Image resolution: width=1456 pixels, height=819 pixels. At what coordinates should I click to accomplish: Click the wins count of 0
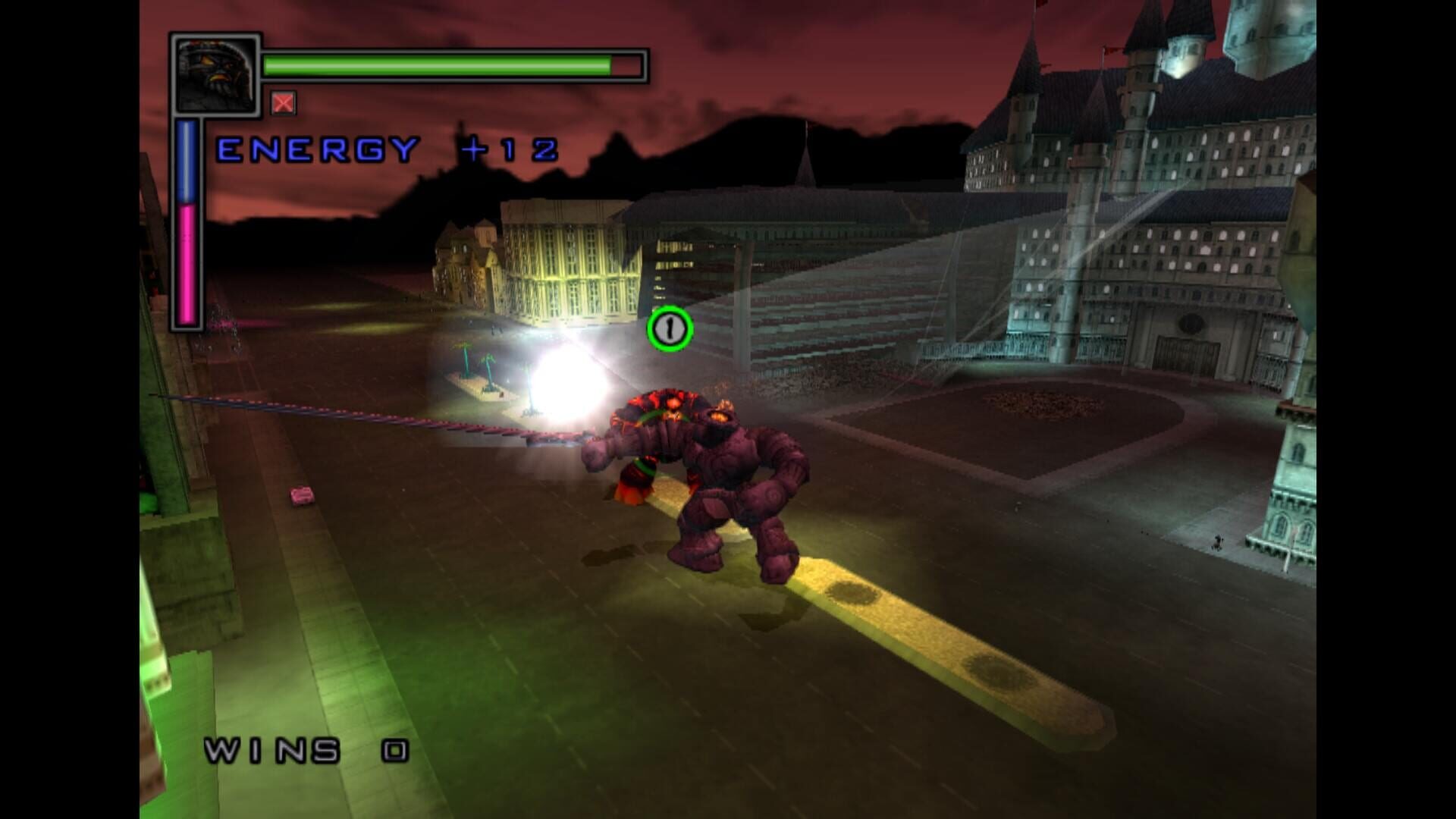[394, 751]
